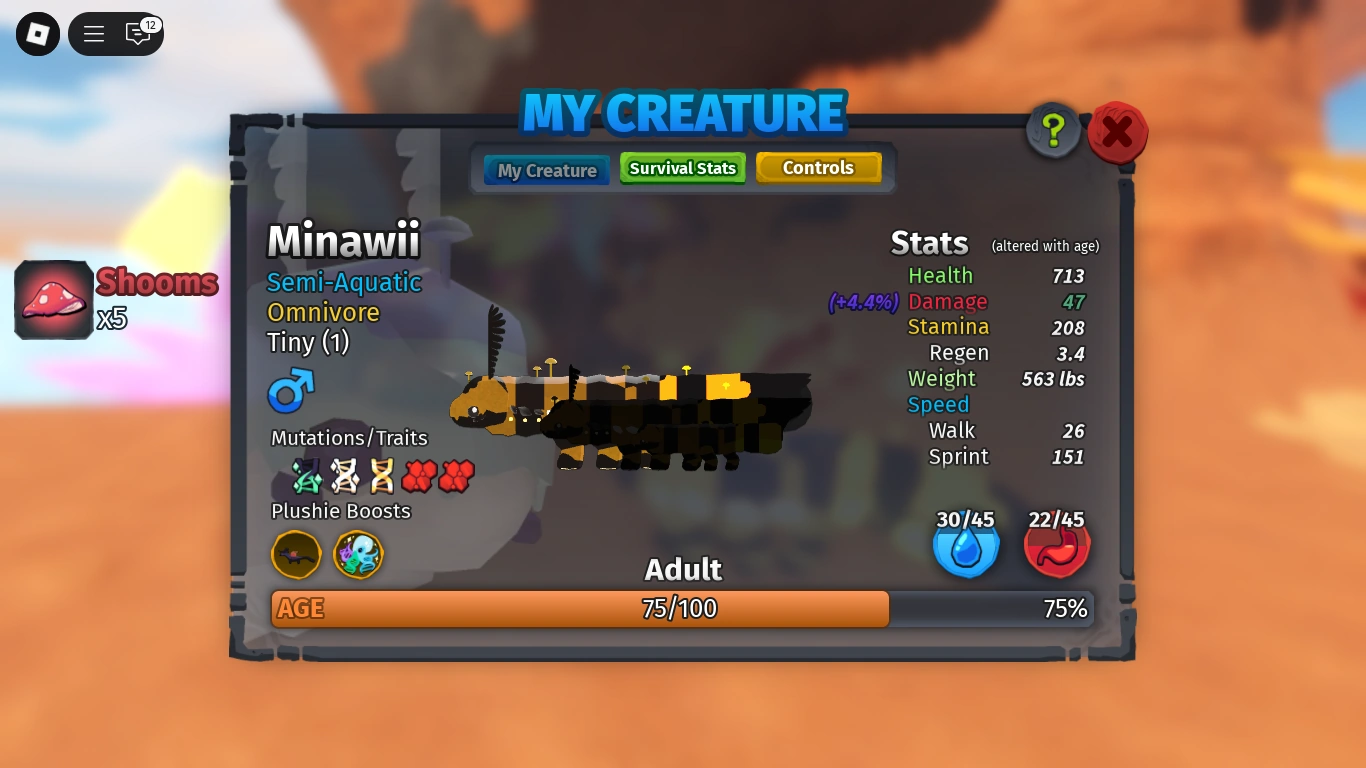Select the My Creature tab
The image size is (1366, 768).
(545, 170)
